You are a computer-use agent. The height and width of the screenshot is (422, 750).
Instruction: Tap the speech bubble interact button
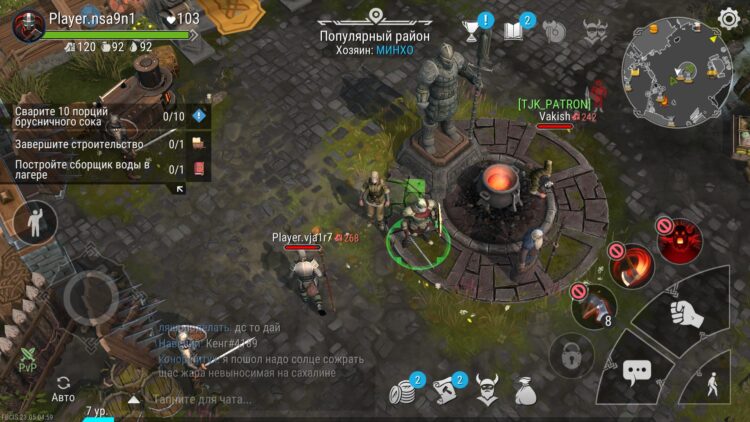pyautogui.click(x=637, y=372)
